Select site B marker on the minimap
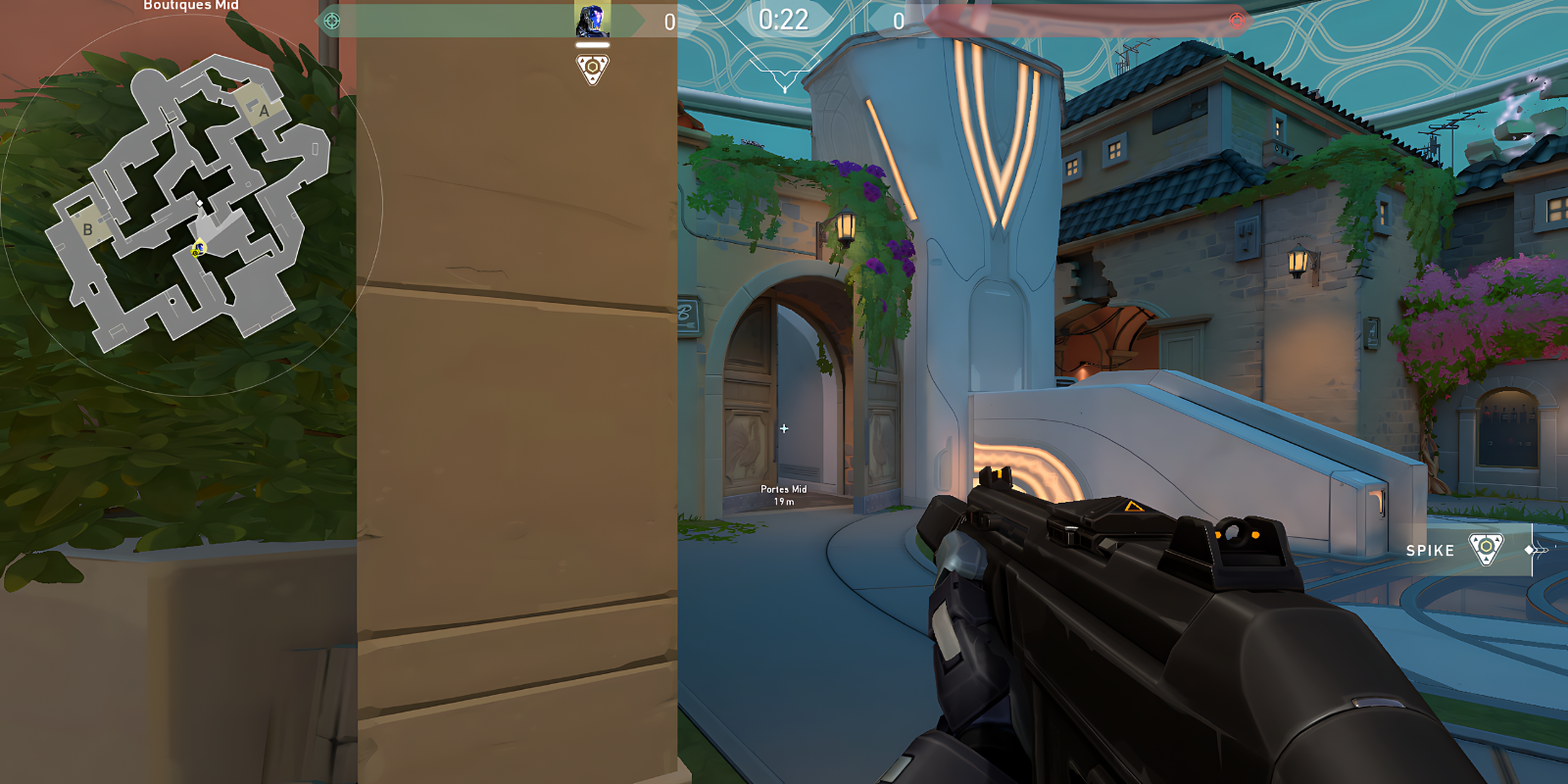The image size is (1568, 784). 88,229
